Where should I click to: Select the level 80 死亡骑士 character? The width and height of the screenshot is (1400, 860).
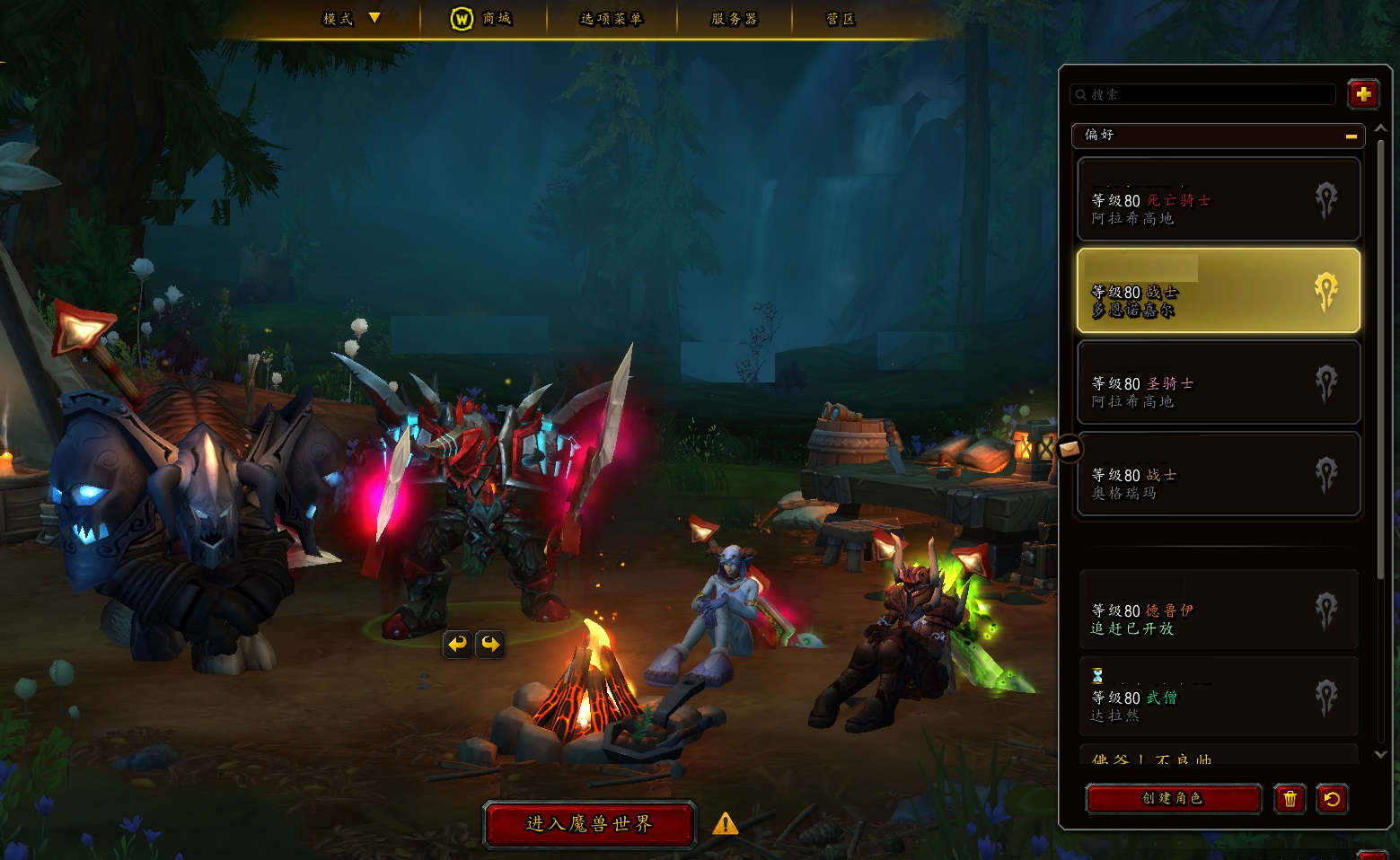tap(1218, 199)
